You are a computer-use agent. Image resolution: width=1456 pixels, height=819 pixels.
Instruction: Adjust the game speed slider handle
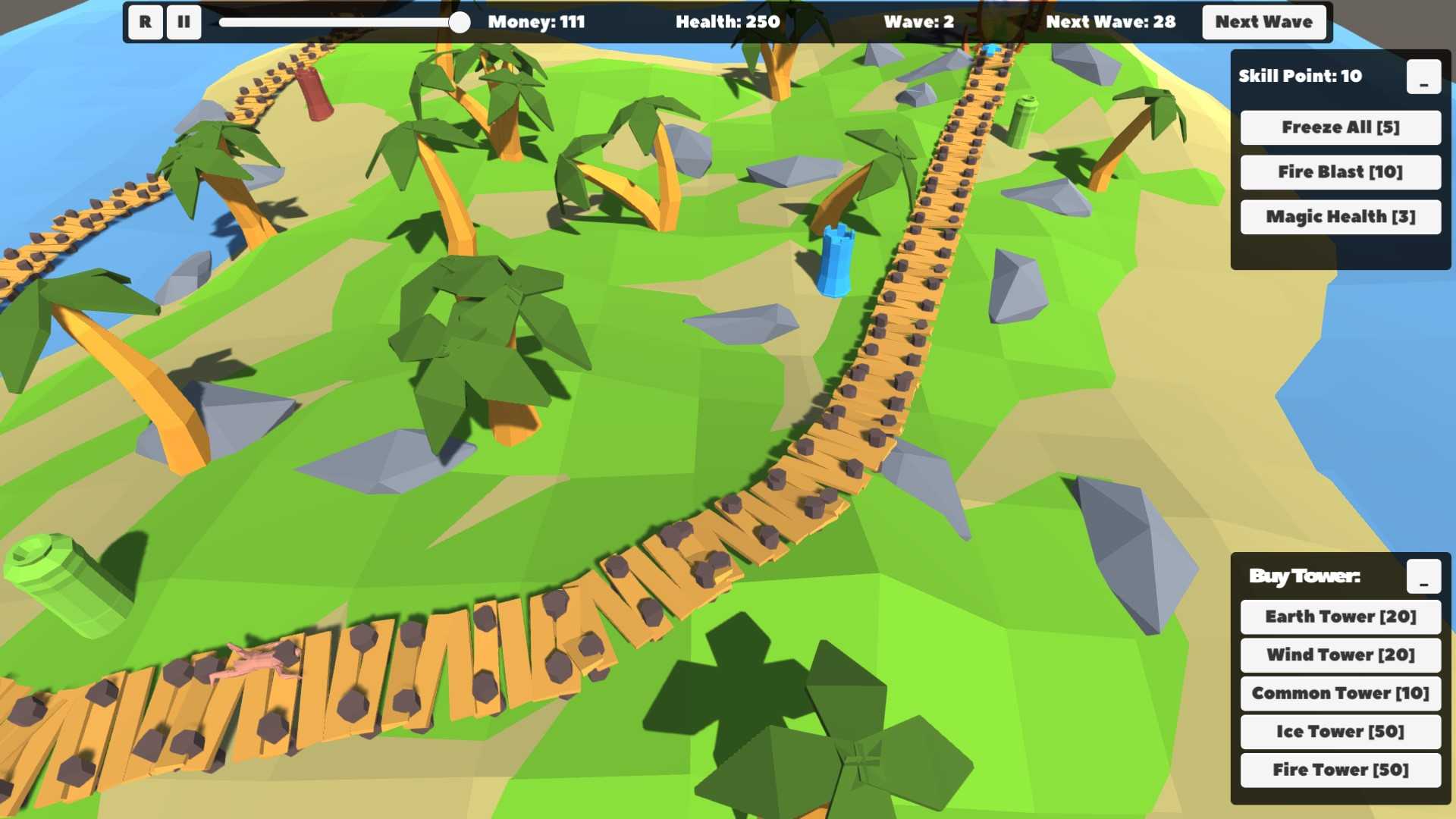[x=459, y=22]
